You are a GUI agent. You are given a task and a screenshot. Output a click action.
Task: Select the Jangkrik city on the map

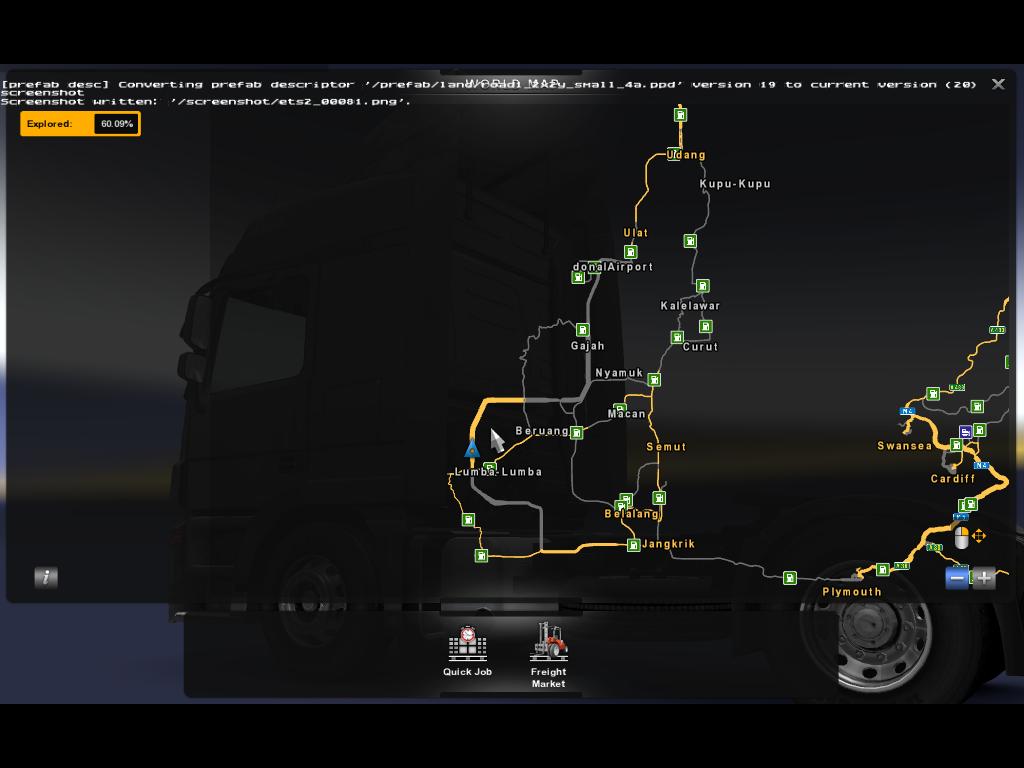click(668, 544)
